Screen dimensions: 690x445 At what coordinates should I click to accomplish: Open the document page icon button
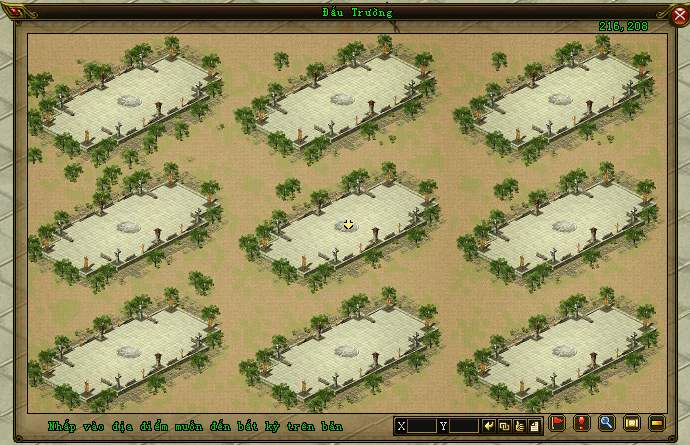[x=535, y=426]
